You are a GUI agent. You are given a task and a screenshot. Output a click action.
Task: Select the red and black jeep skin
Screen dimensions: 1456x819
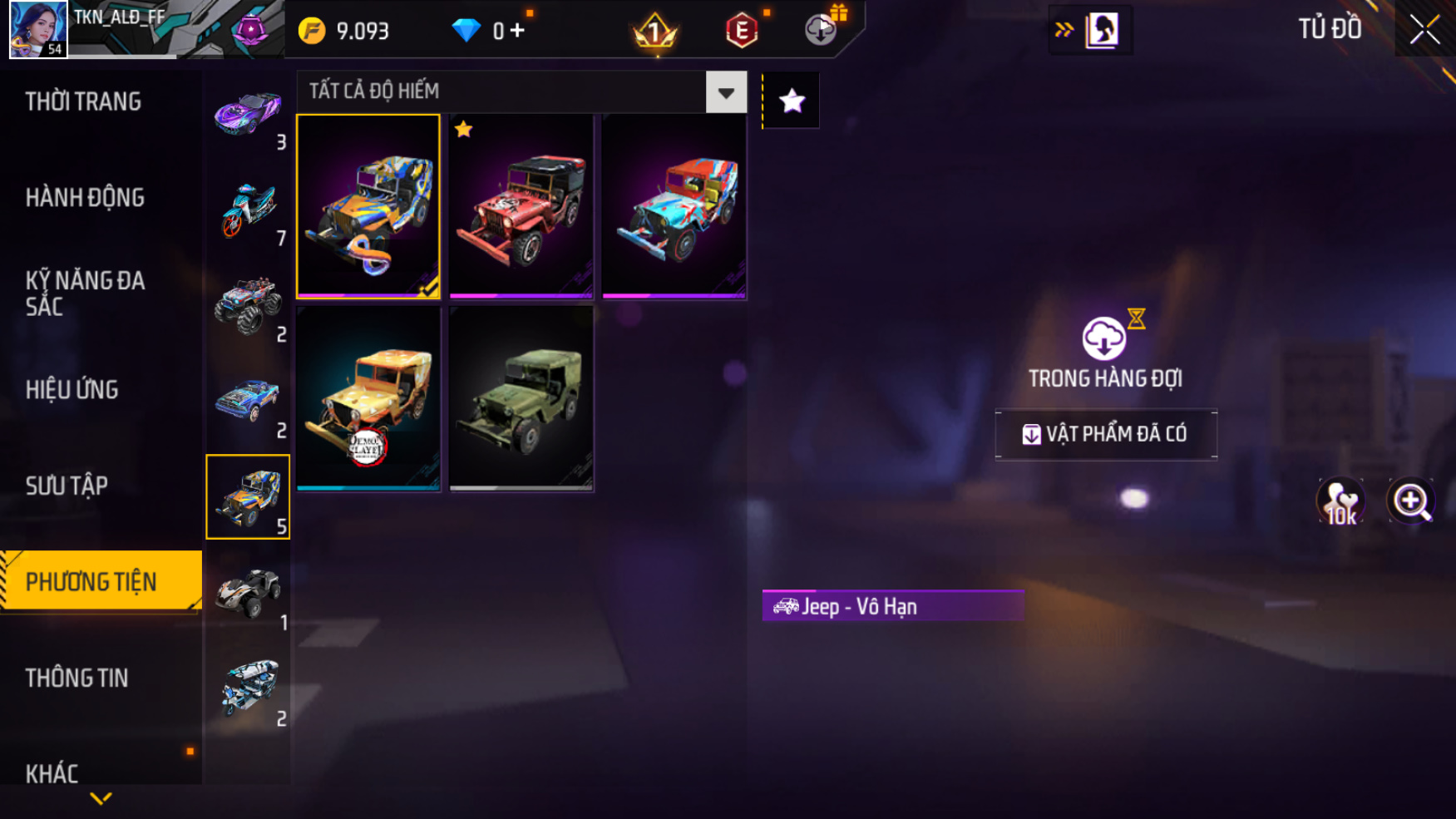pyautogui.click(x=521, y=206)
